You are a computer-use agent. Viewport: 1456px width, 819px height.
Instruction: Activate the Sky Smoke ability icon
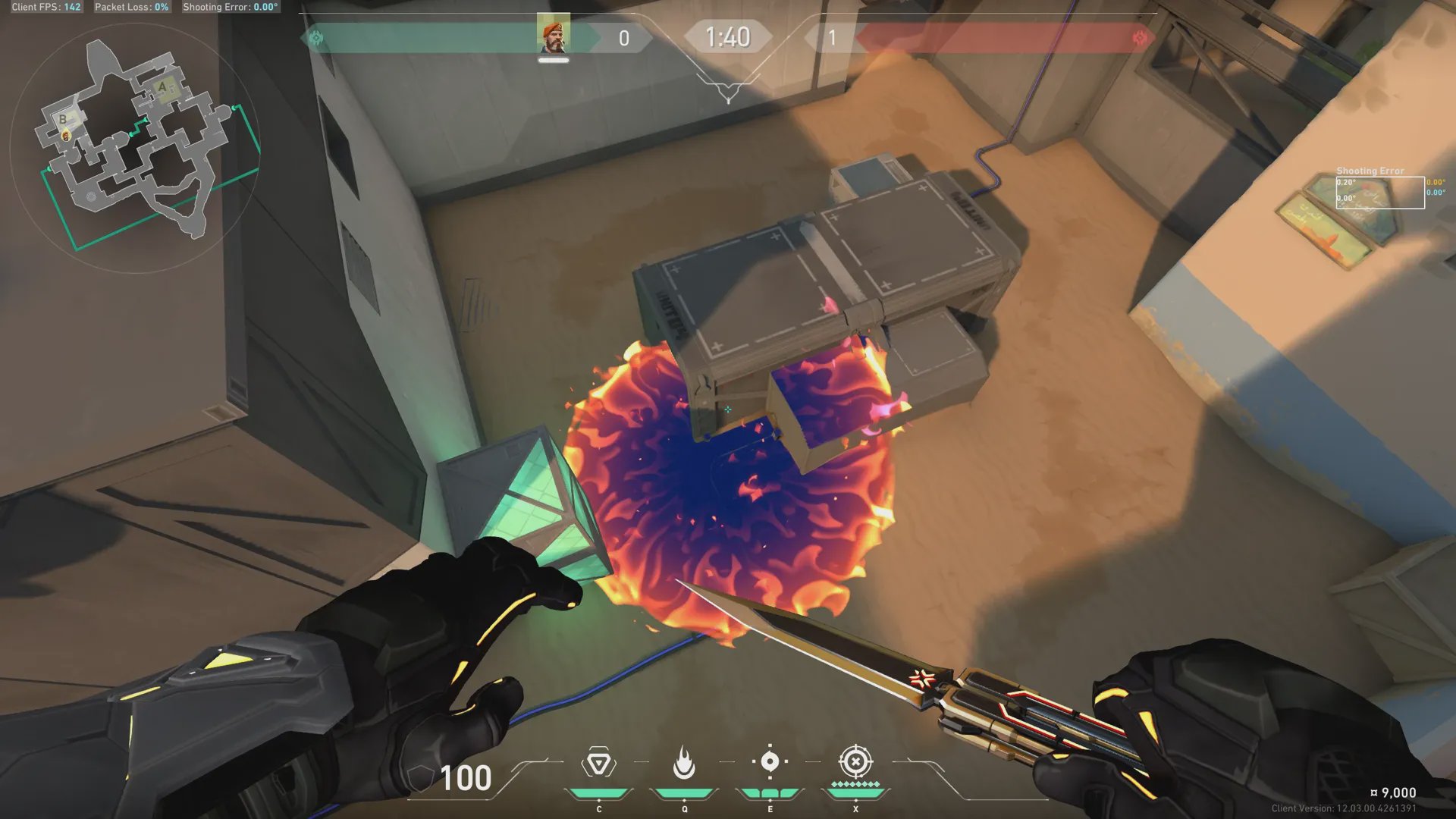tap(770, 761)
